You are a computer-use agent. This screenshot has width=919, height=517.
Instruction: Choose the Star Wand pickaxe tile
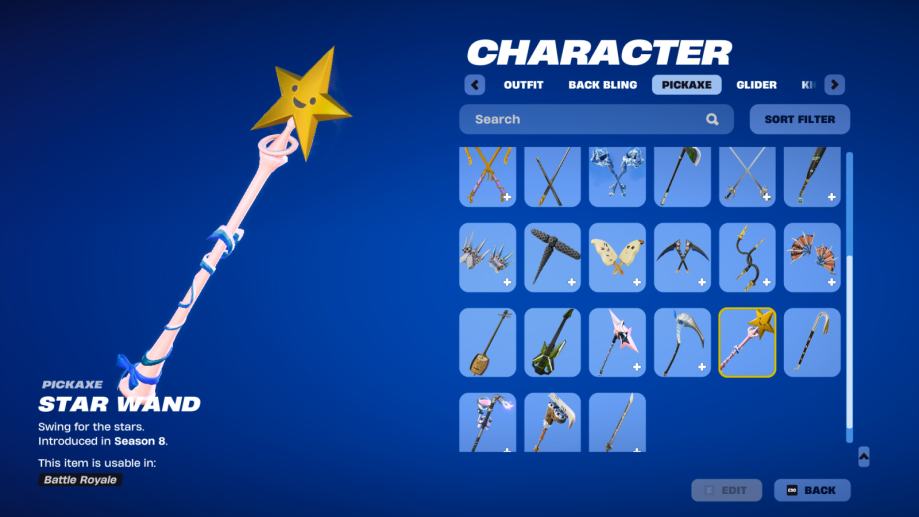pos(747,342)
